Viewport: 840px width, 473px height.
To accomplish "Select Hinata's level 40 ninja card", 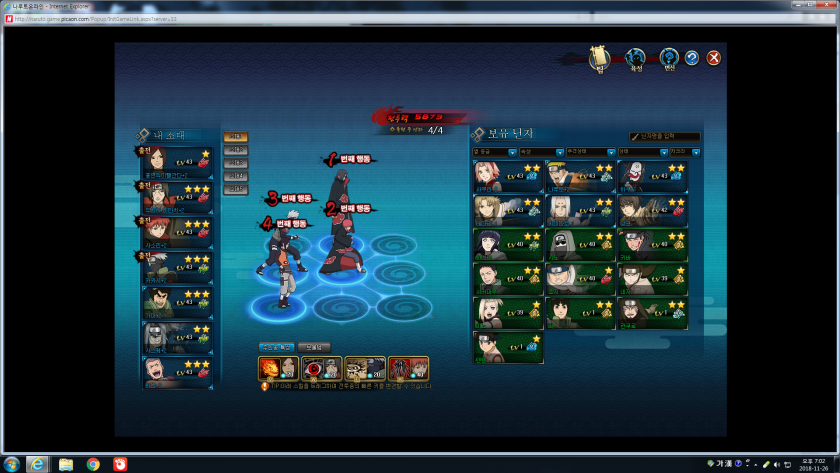I will [508, 244].
